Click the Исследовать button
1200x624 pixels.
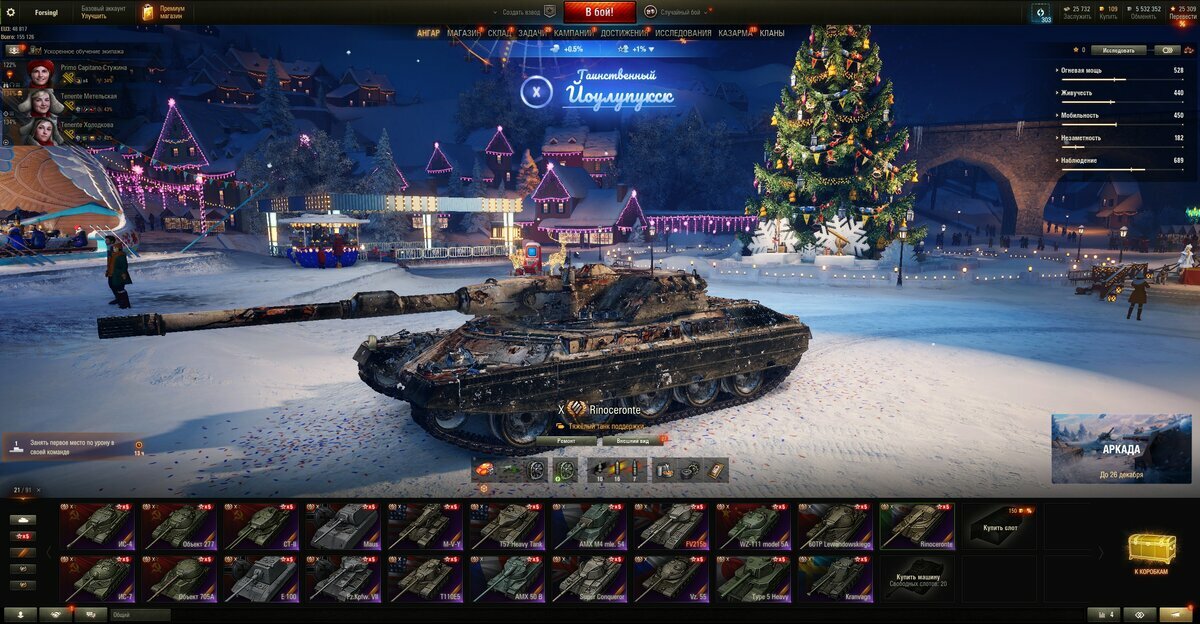coord(1118,49)
